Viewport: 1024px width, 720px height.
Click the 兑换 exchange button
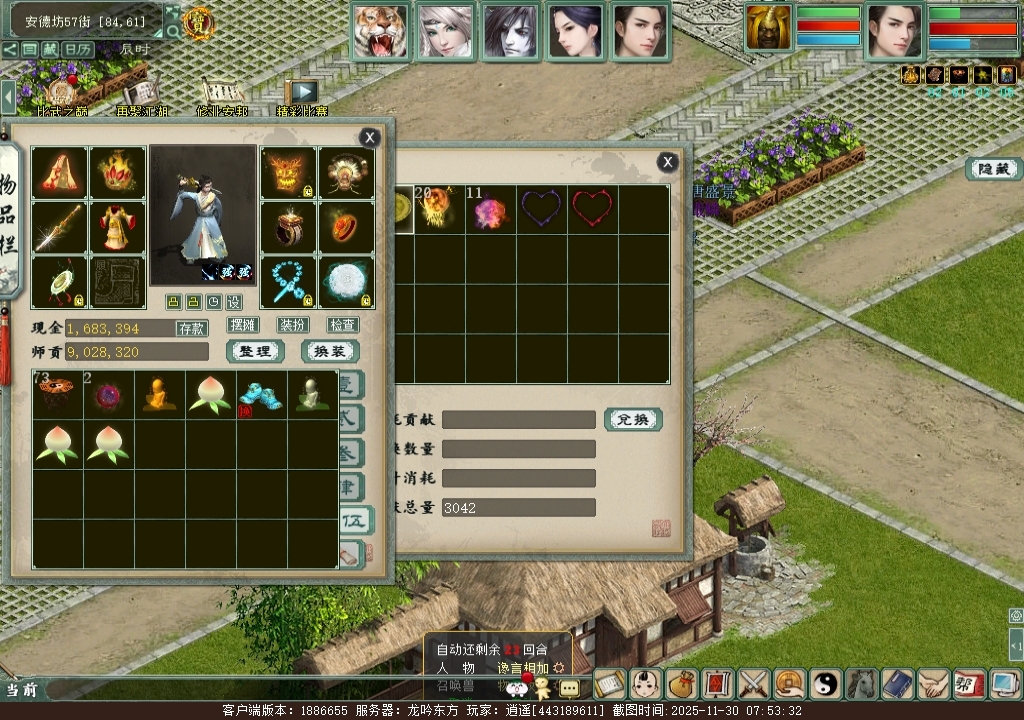tap(632, 419)
